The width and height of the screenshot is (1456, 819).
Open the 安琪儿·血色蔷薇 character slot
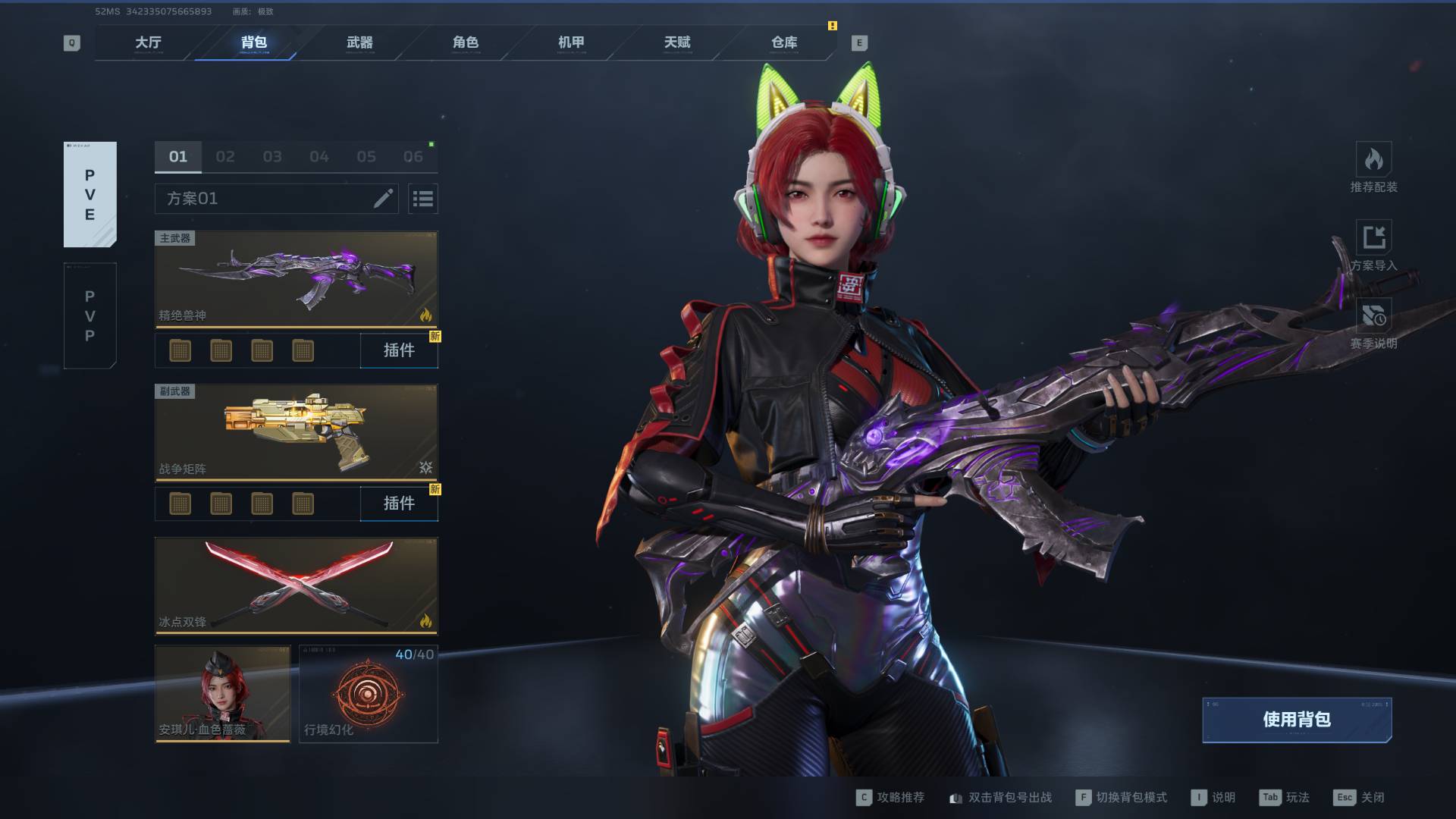tap(222, 693)
